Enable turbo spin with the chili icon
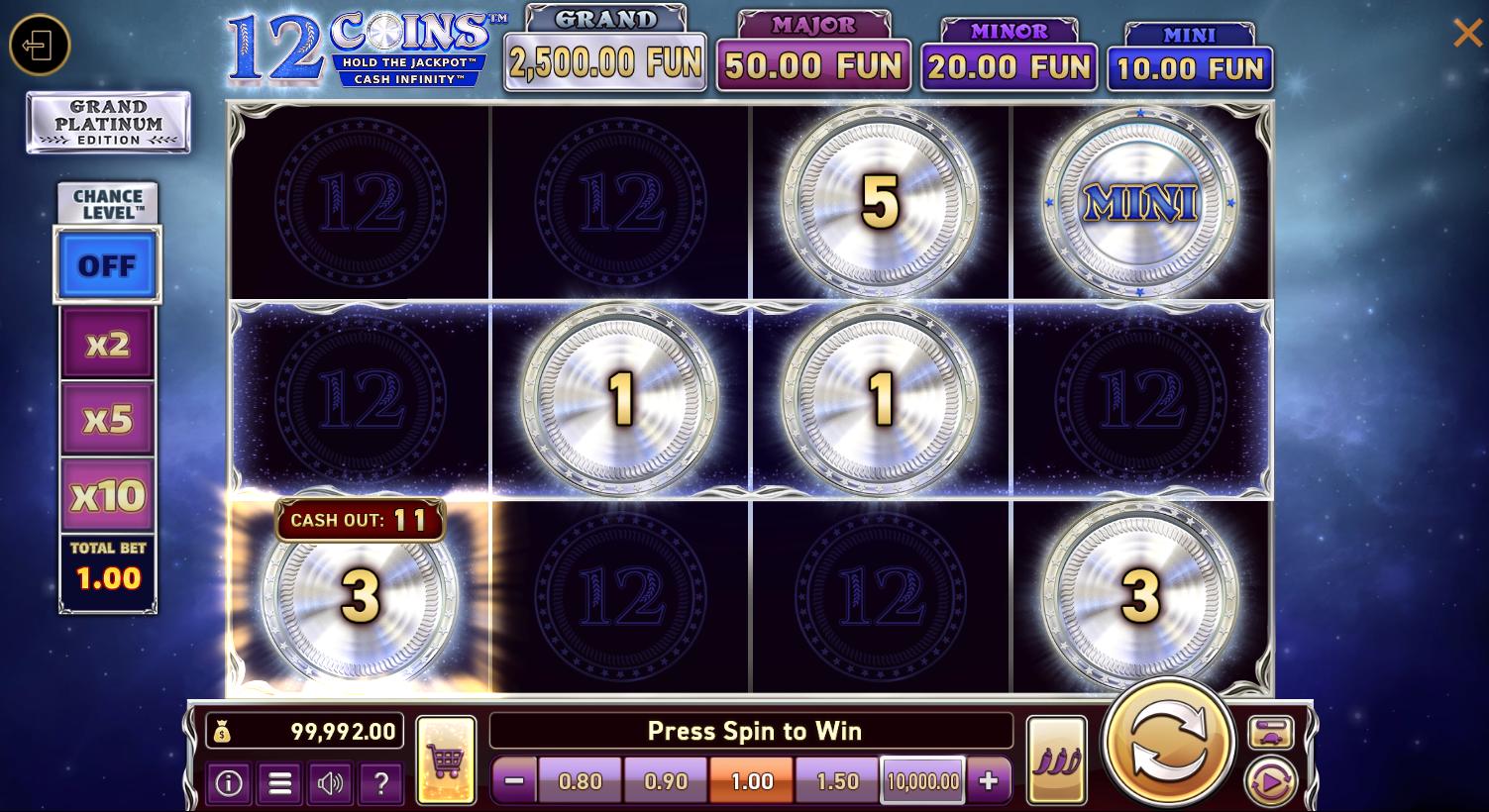 pos(1056,761)
